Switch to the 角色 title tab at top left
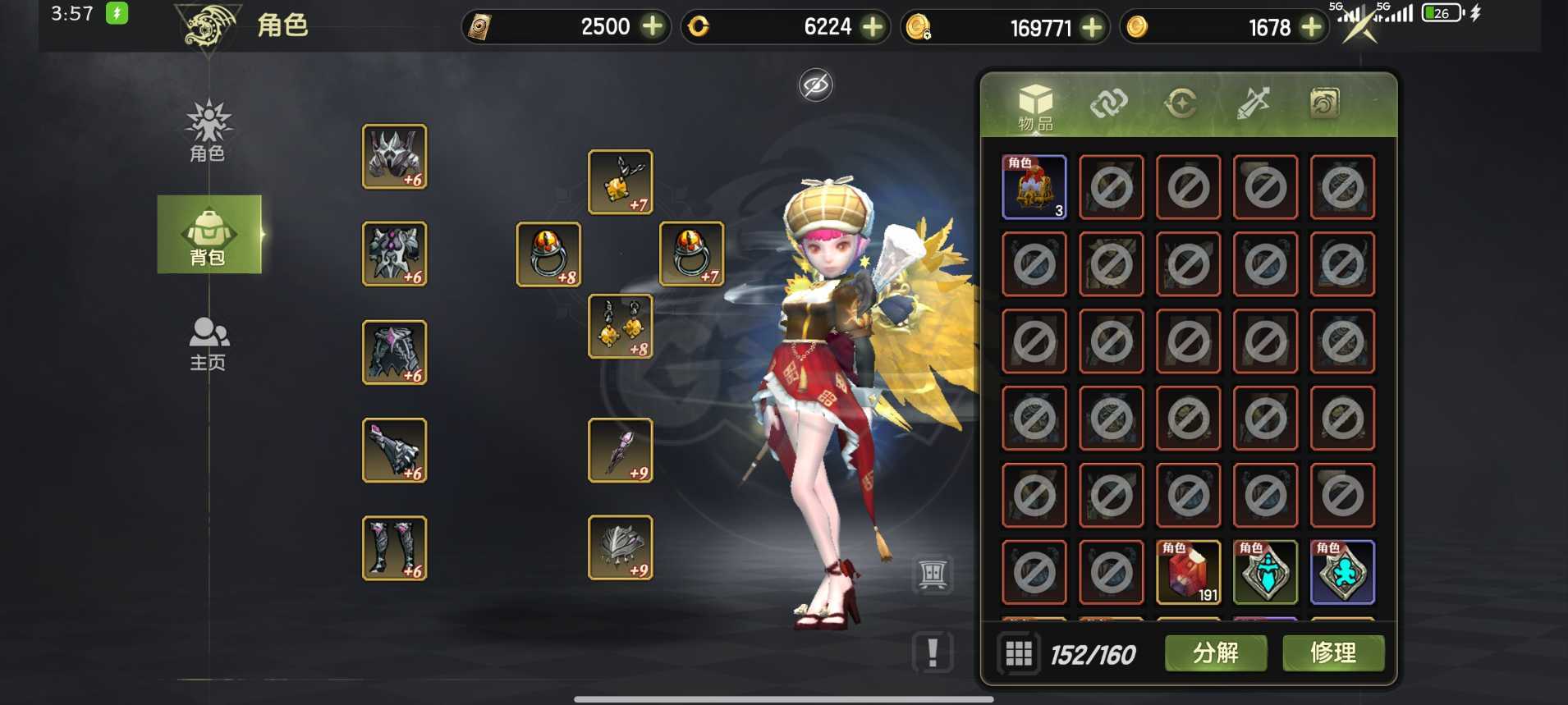 [282, 25]
